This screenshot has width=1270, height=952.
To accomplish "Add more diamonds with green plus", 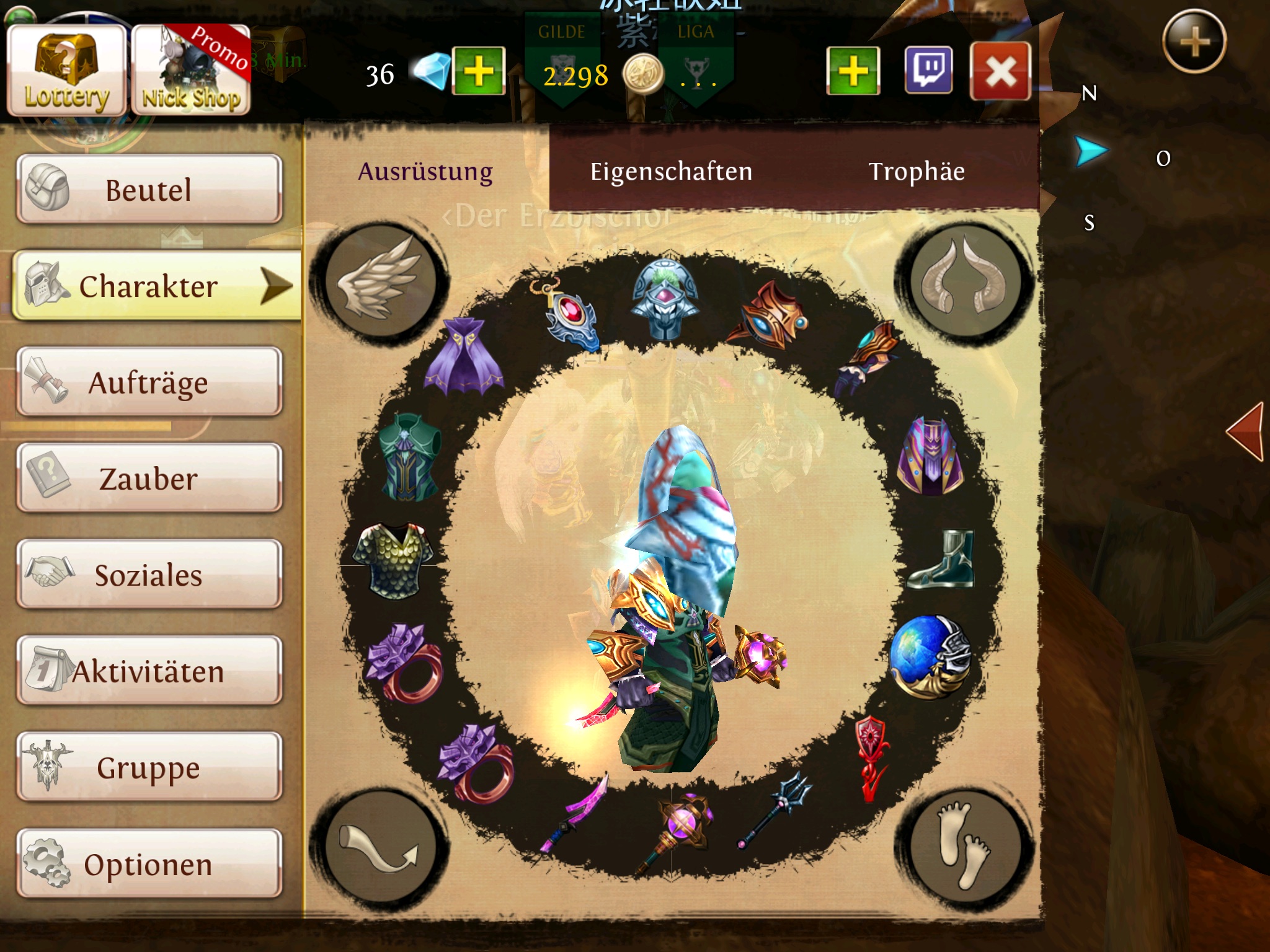I will [x=478, y=71].
